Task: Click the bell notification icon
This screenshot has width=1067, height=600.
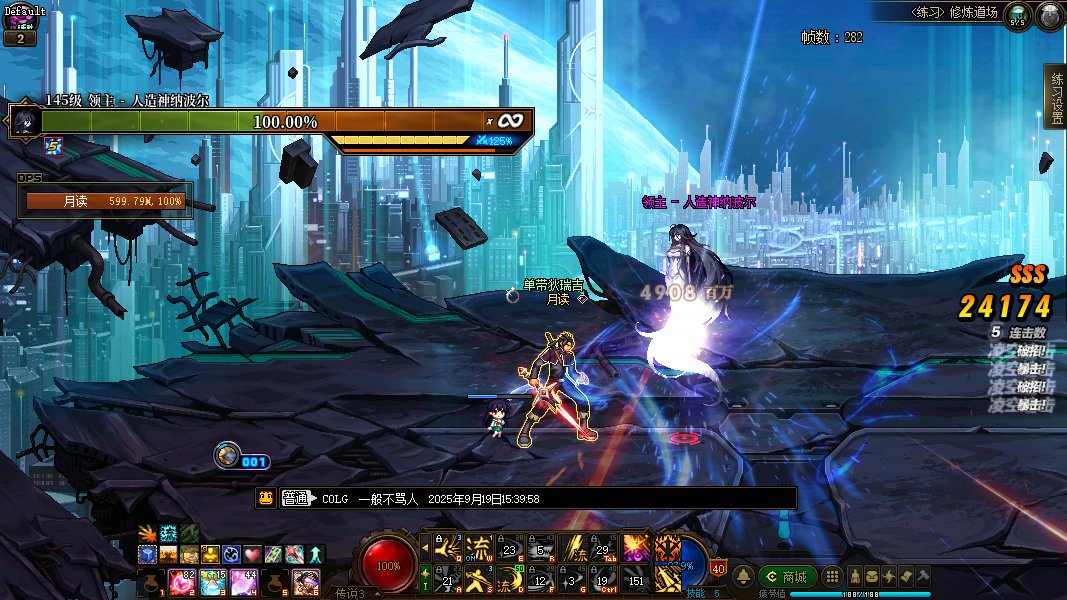Action: tap(744, 577)
